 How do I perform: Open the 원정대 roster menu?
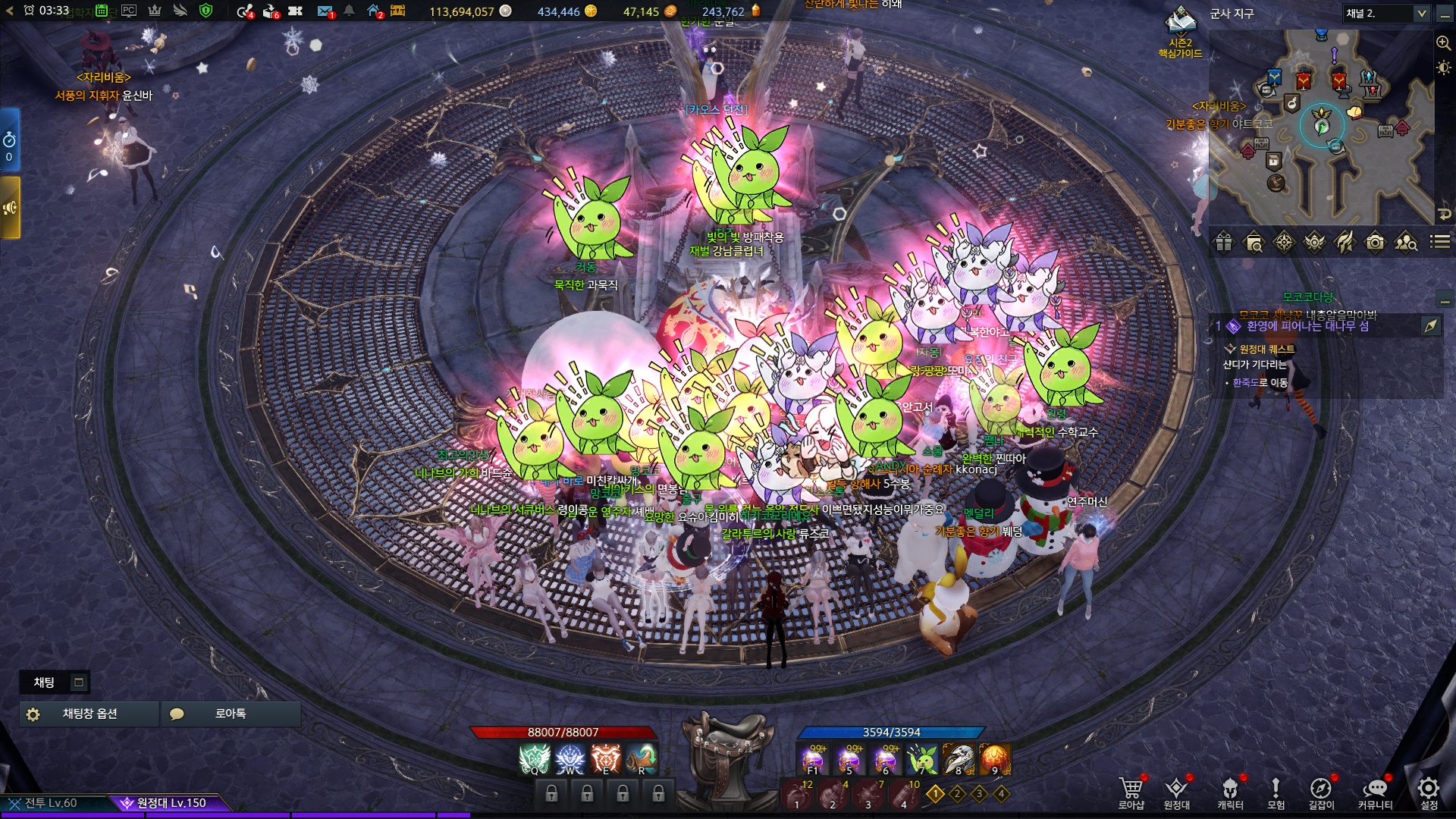(1176, 789)
